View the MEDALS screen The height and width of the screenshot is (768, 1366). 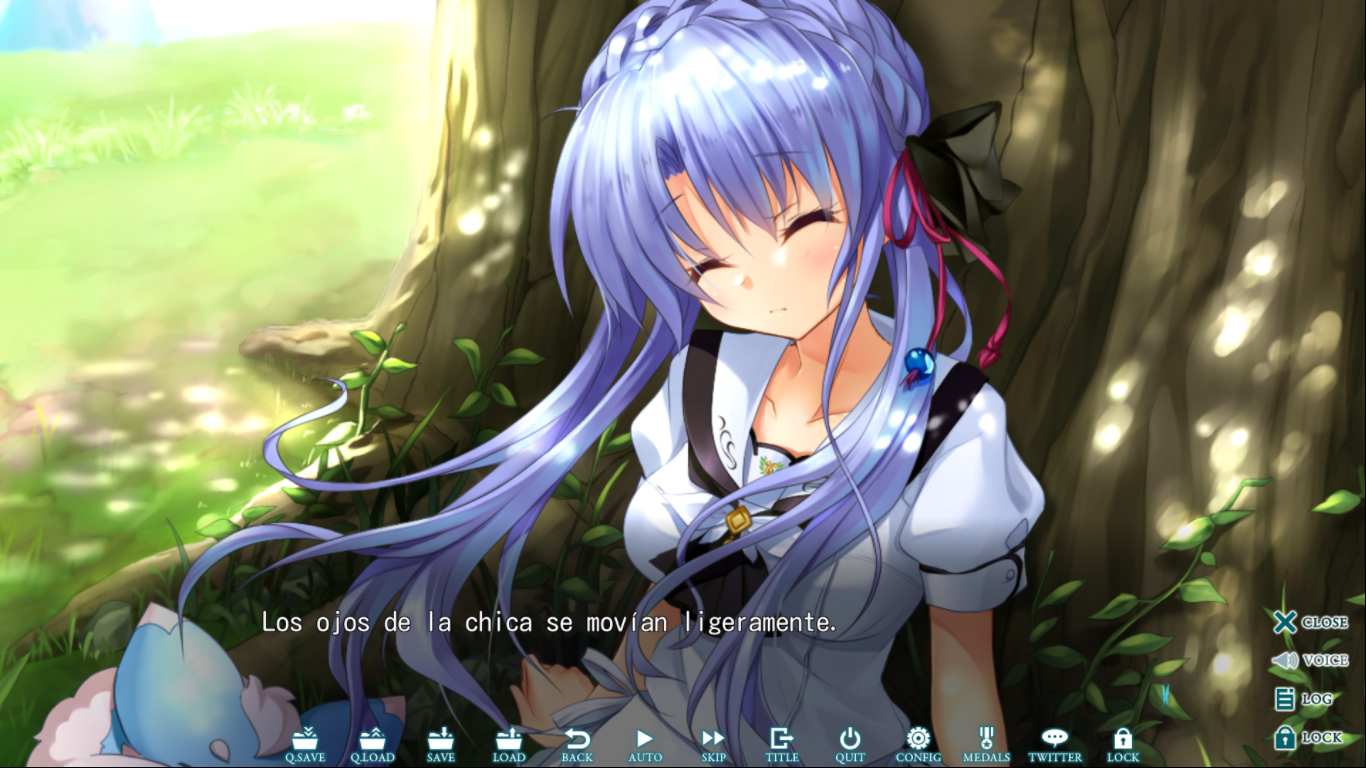tap(986, 744)
